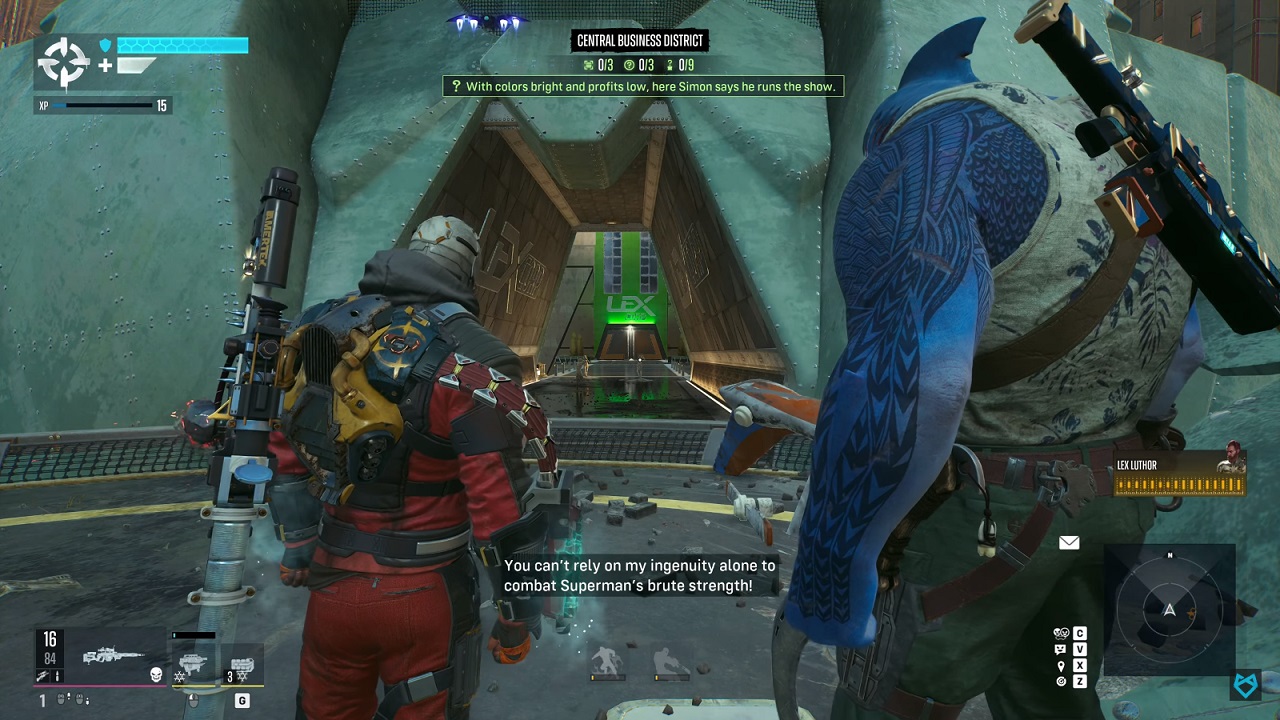Click the Central Business District title
1280x720 pixels.
(640, 41)
